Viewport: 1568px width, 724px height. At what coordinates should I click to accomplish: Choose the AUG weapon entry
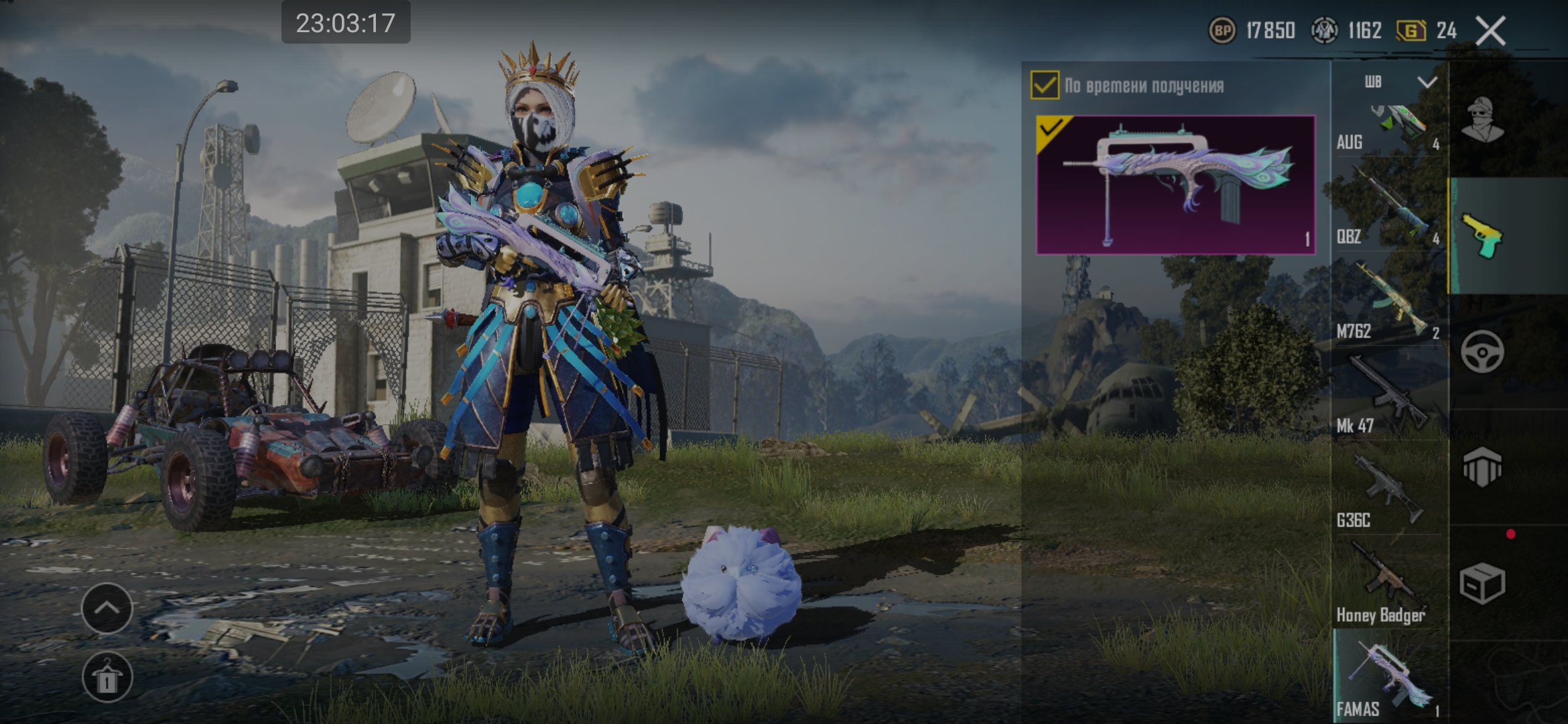tap(1388, 129)
